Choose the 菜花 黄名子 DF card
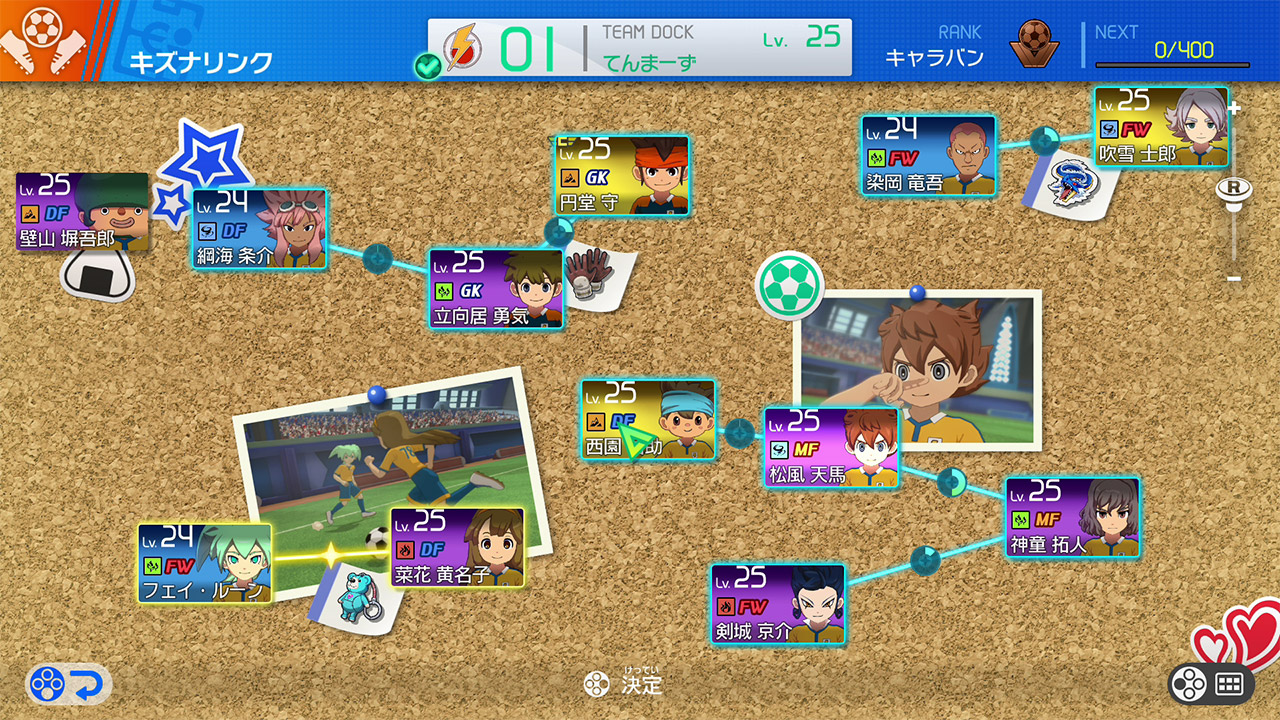This screenshot has height=720, width=1280. pyautogui.click(x=457, y=547)
